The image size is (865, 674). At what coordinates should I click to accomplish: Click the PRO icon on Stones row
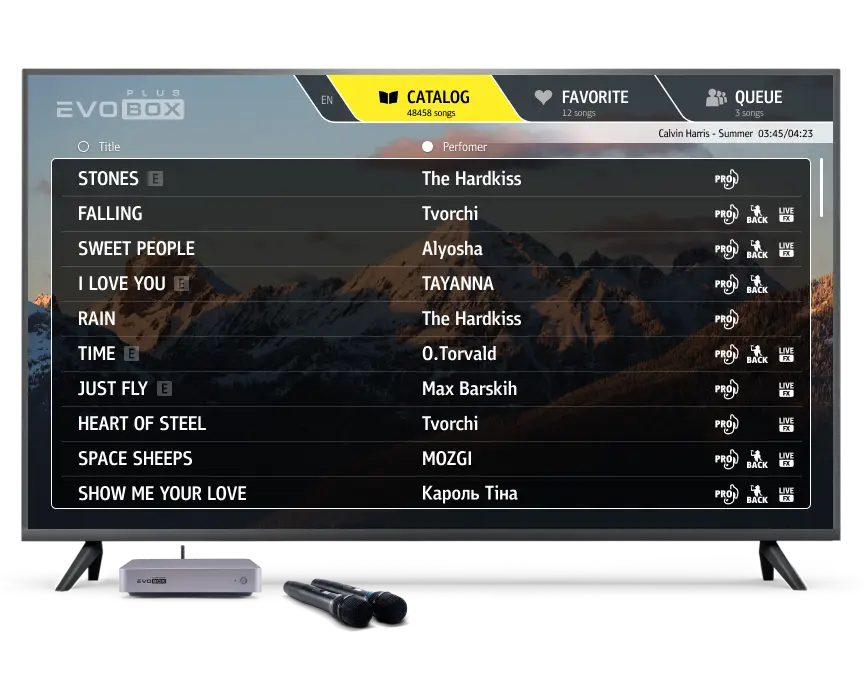click(x=726, y=180)
